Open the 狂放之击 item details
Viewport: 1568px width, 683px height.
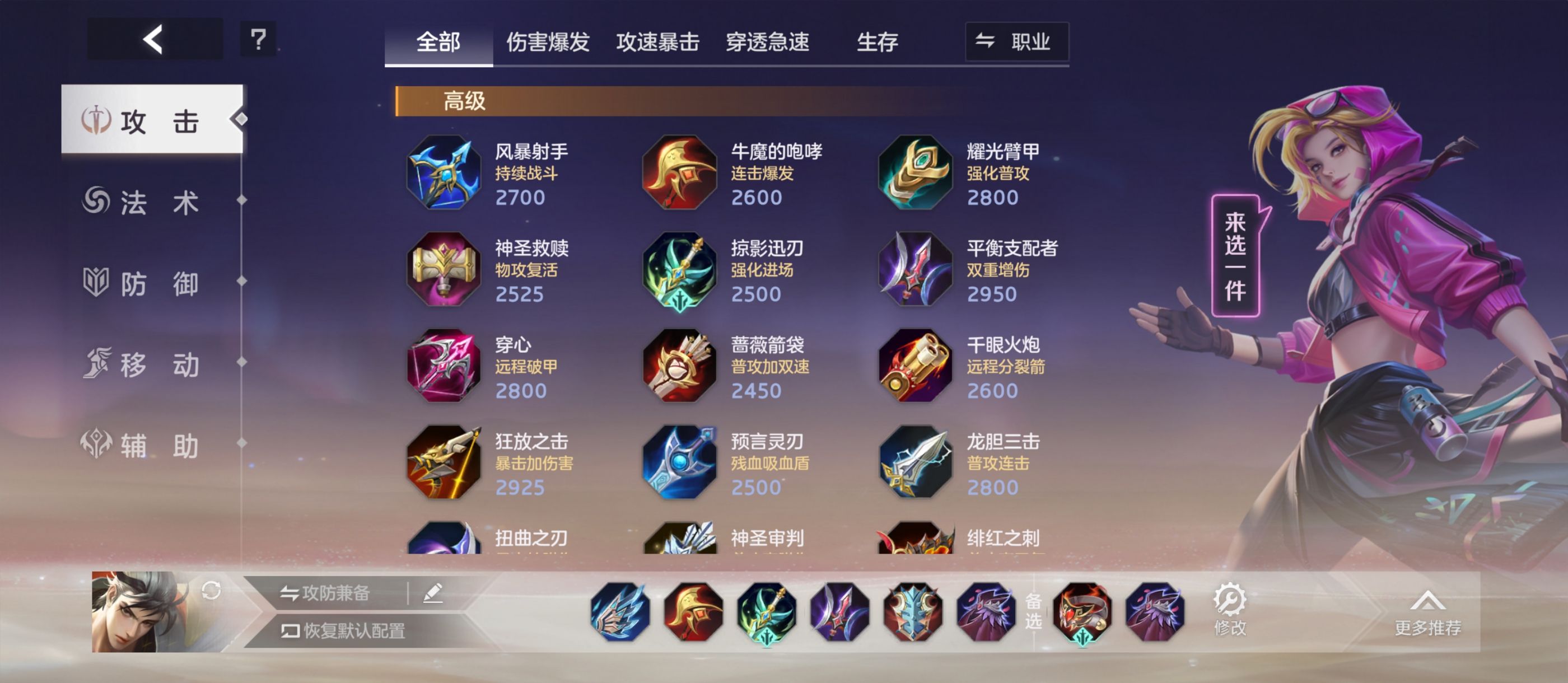443,465
